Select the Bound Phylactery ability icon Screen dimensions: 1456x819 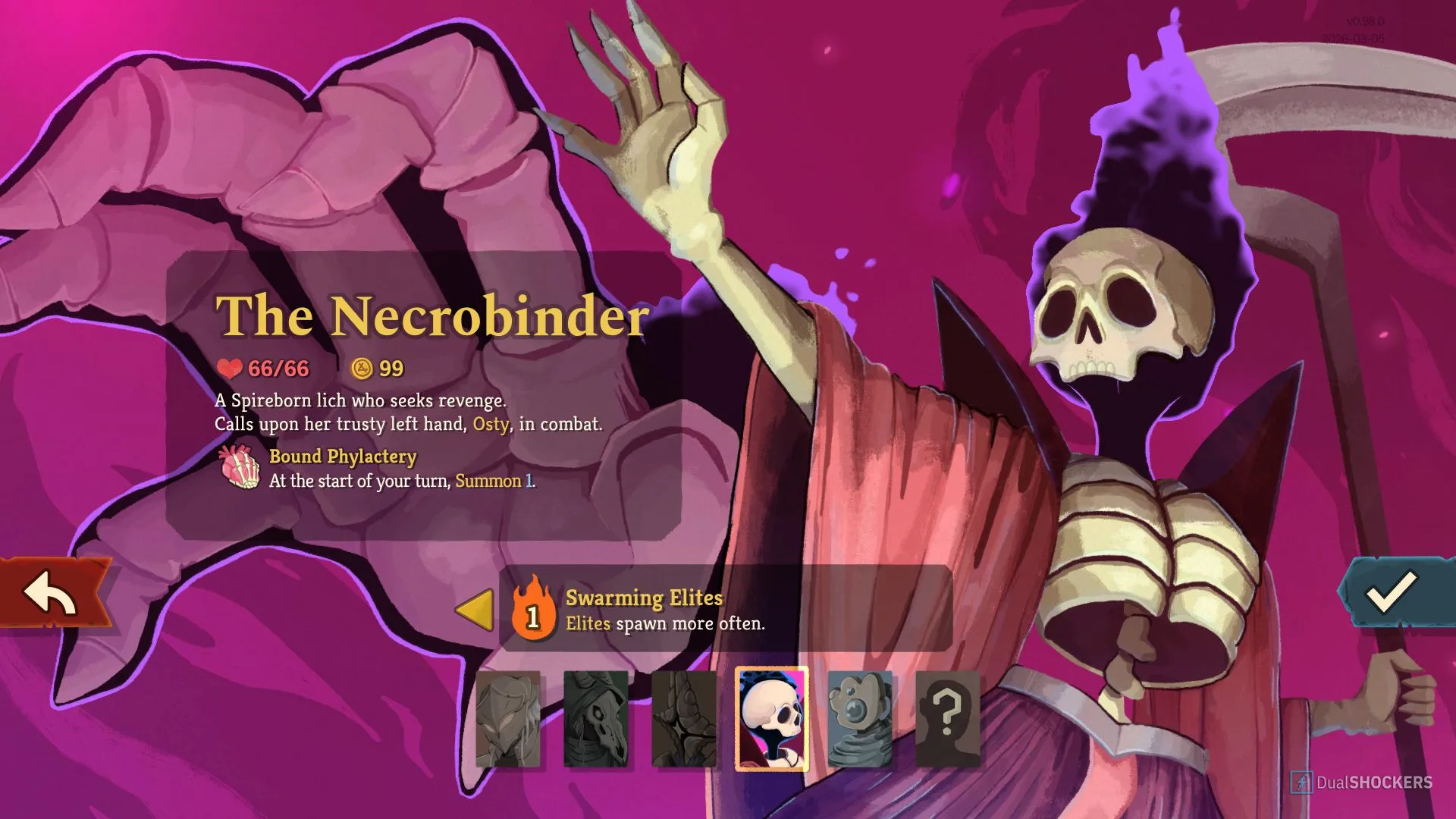click(x=240, y=468)
